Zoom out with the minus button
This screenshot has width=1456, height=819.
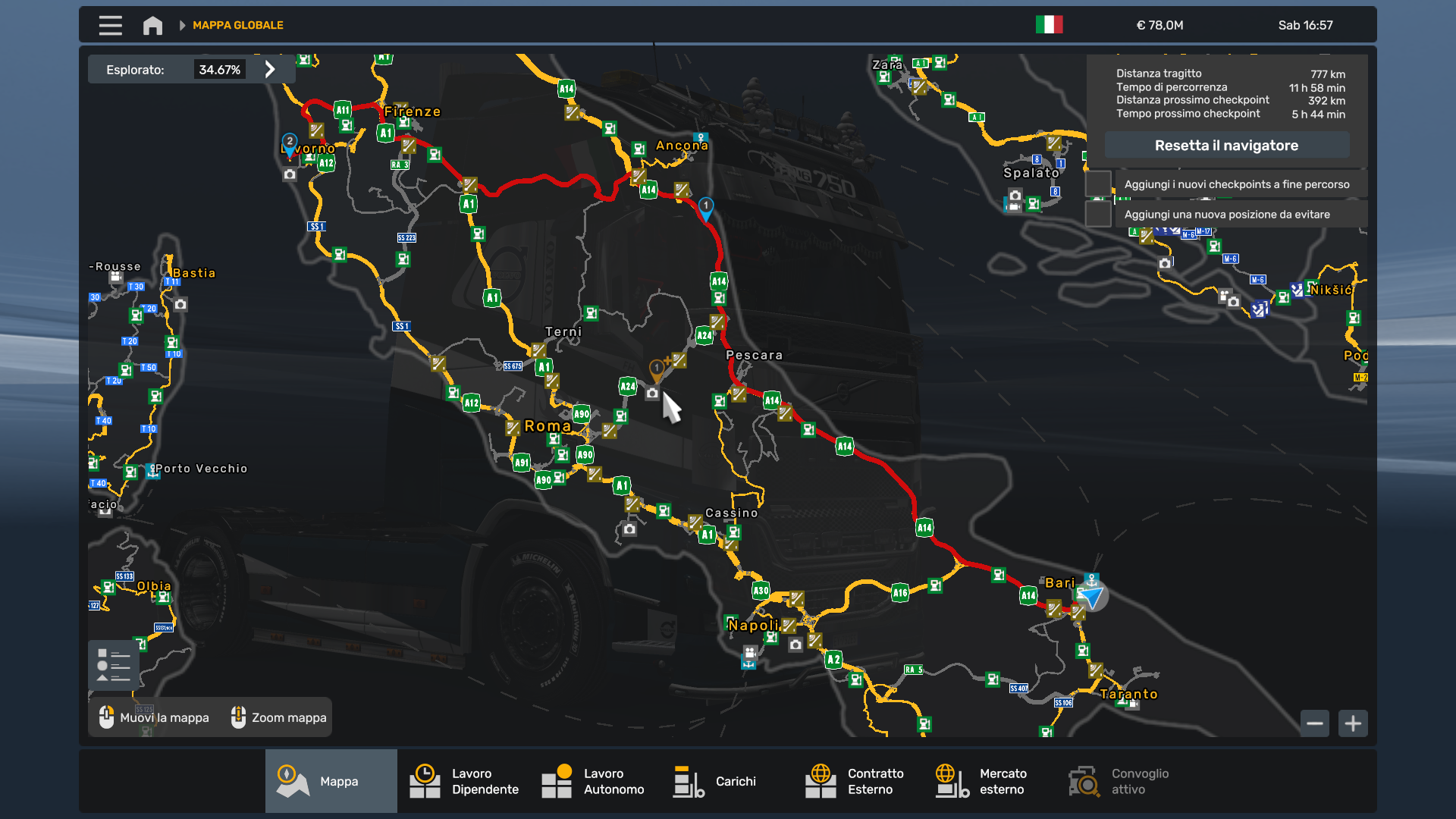point(1315,723)
